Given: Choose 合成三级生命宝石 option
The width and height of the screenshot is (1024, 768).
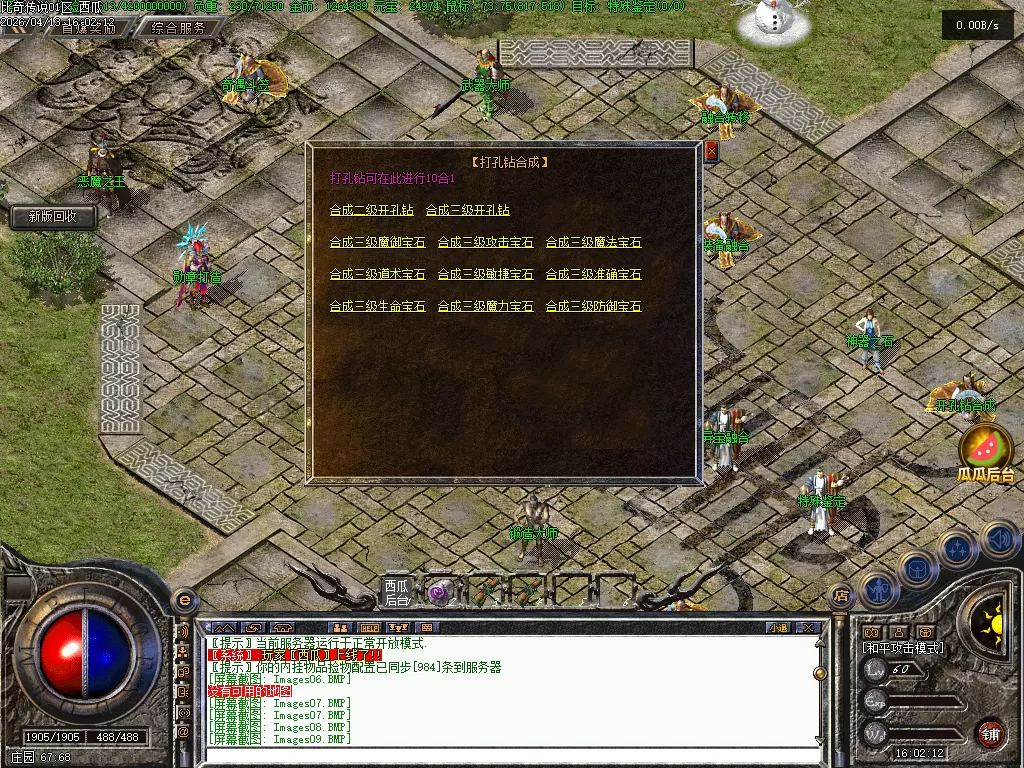Looking at the screenshot, I should click(x=377, y=306).
